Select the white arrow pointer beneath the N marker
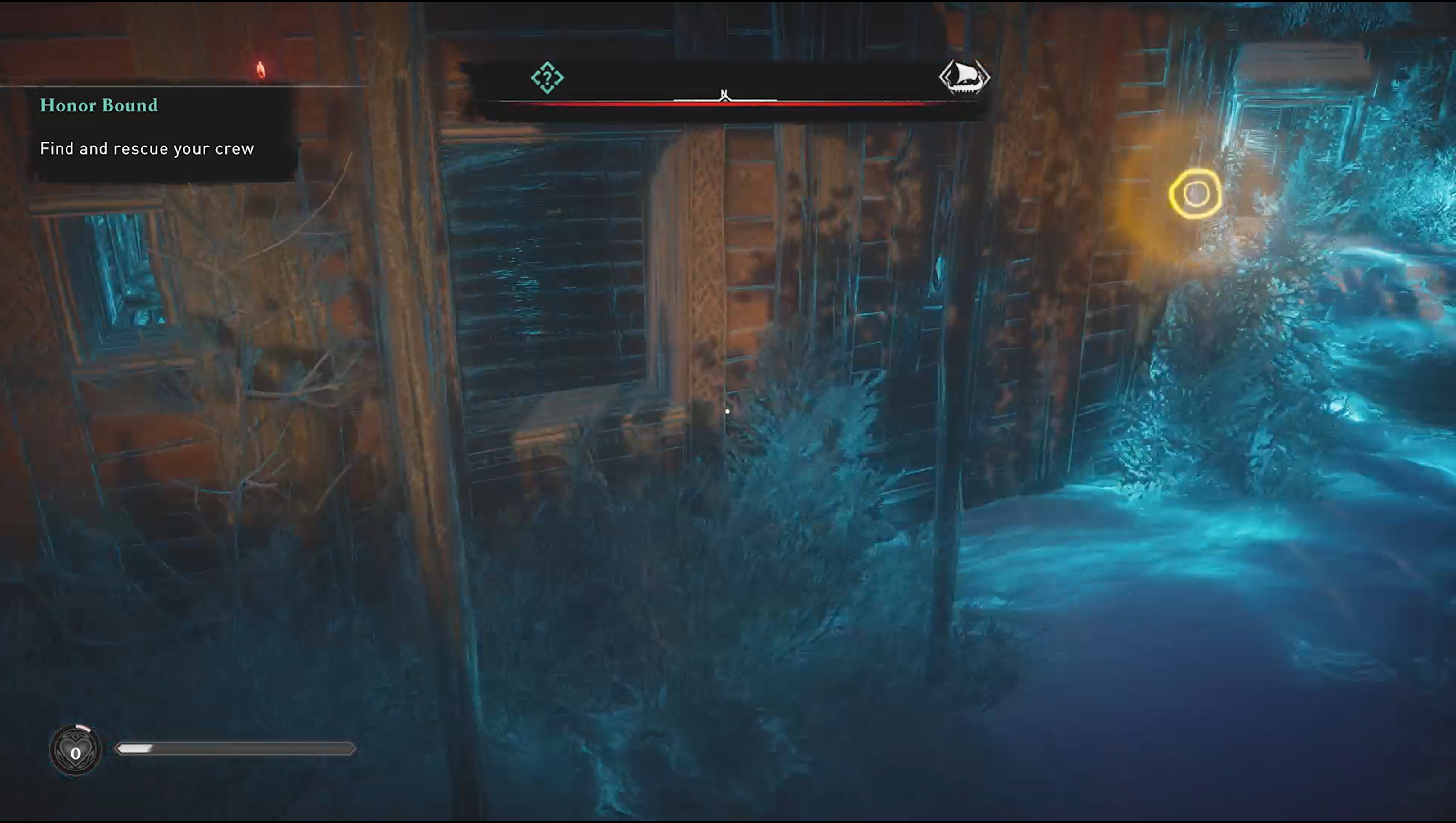Viewport: 1456px width, 823px height. pos(724,101)
